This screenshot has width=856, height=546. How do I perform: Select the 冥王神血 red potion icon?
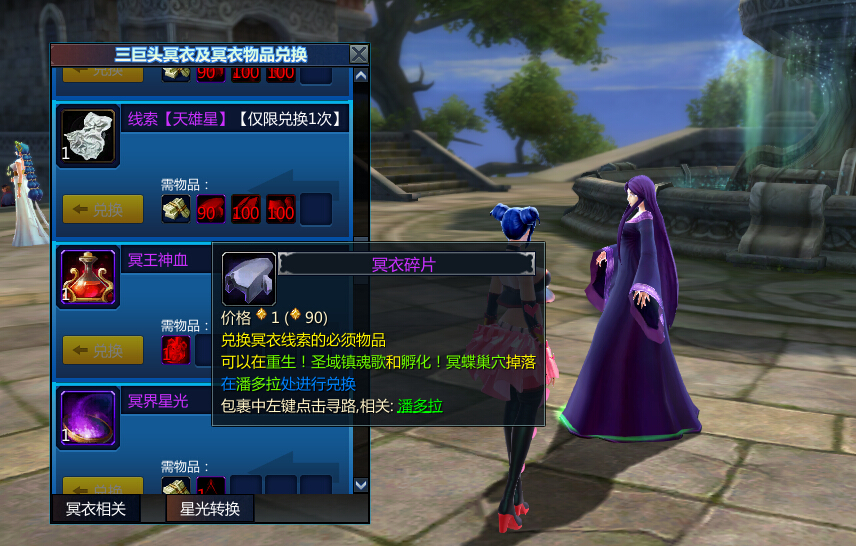[x=89, y=277]
